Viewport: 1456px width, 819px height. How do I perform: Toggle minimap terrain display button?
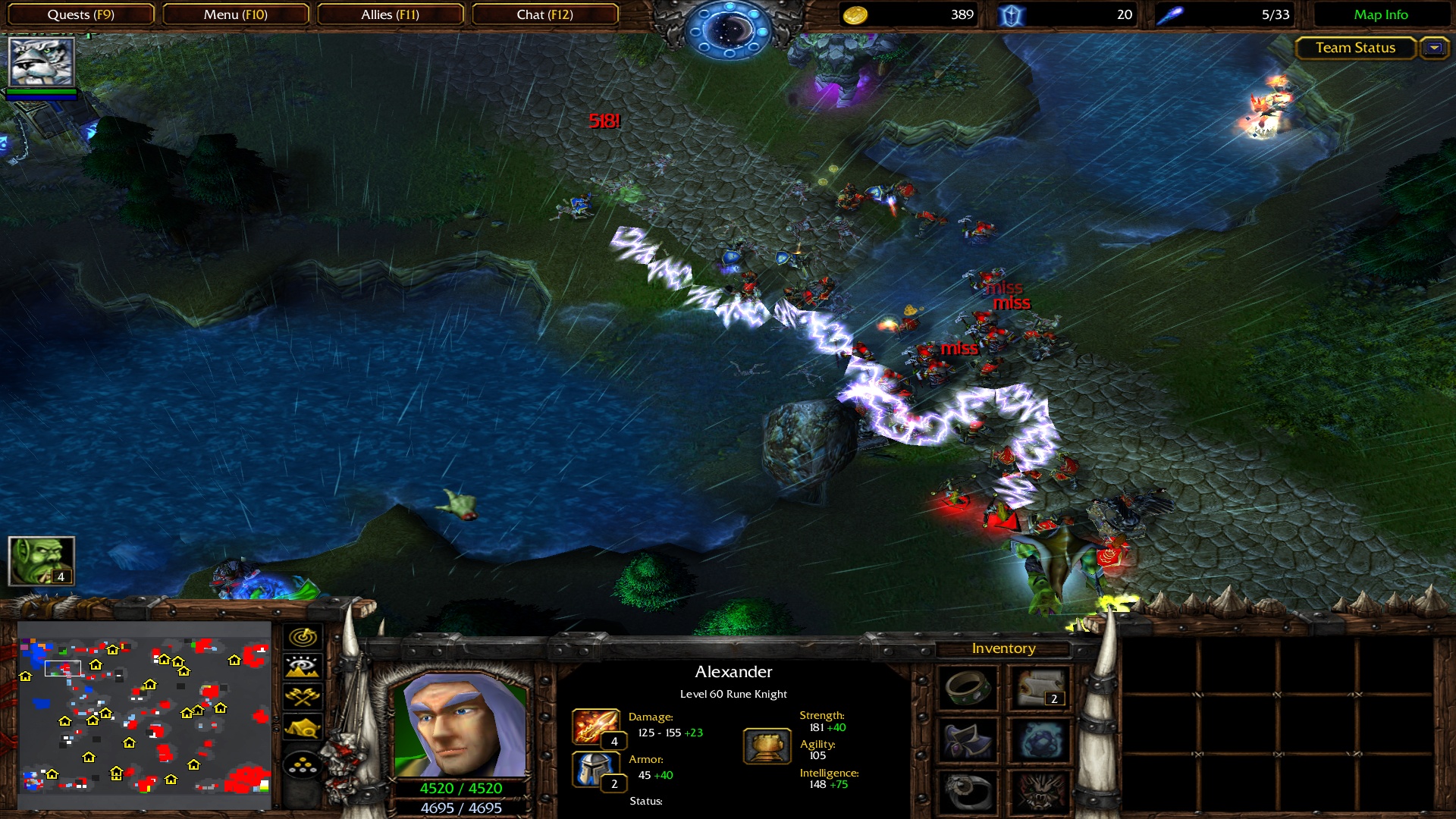pyautogui.click(x=303, y=667)
